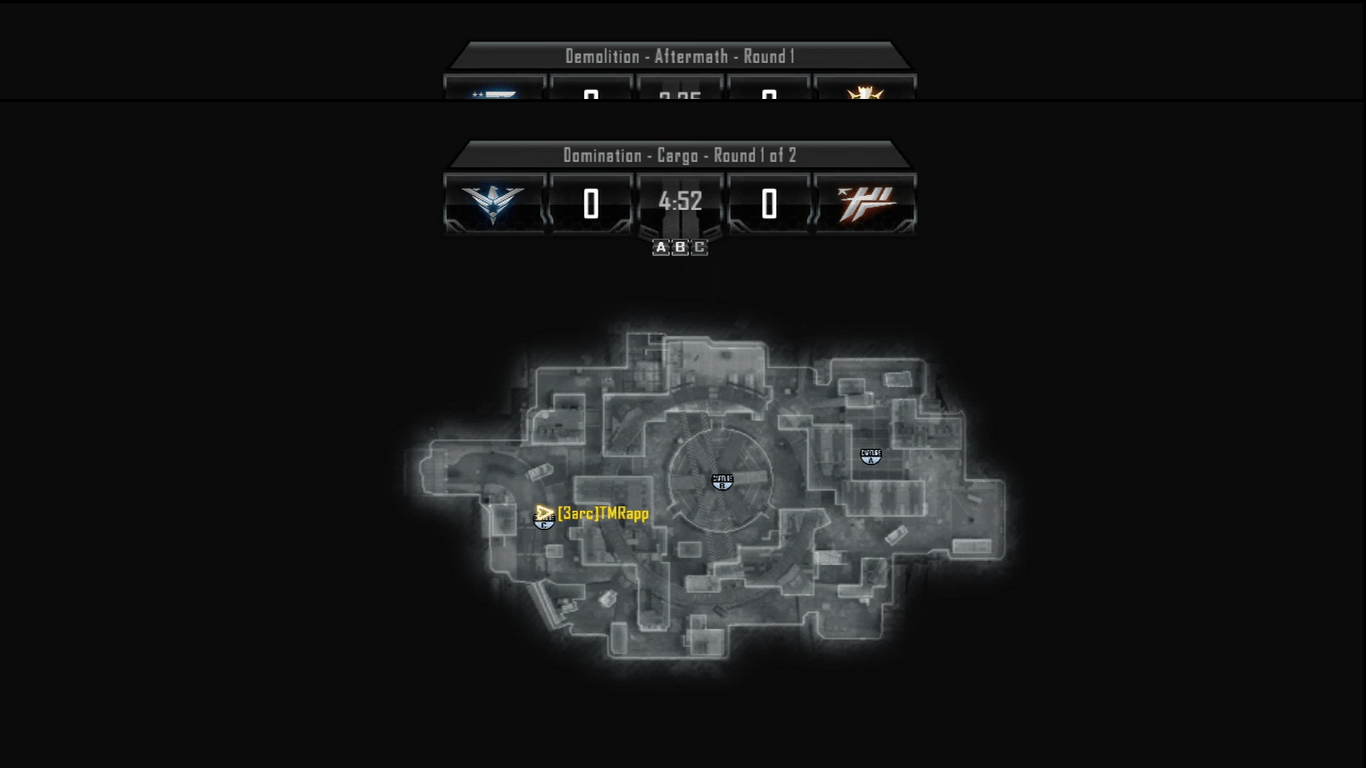Select the capture point C flag on the map
This screenshot has width=1366, height=768.
tap(544, 522)
